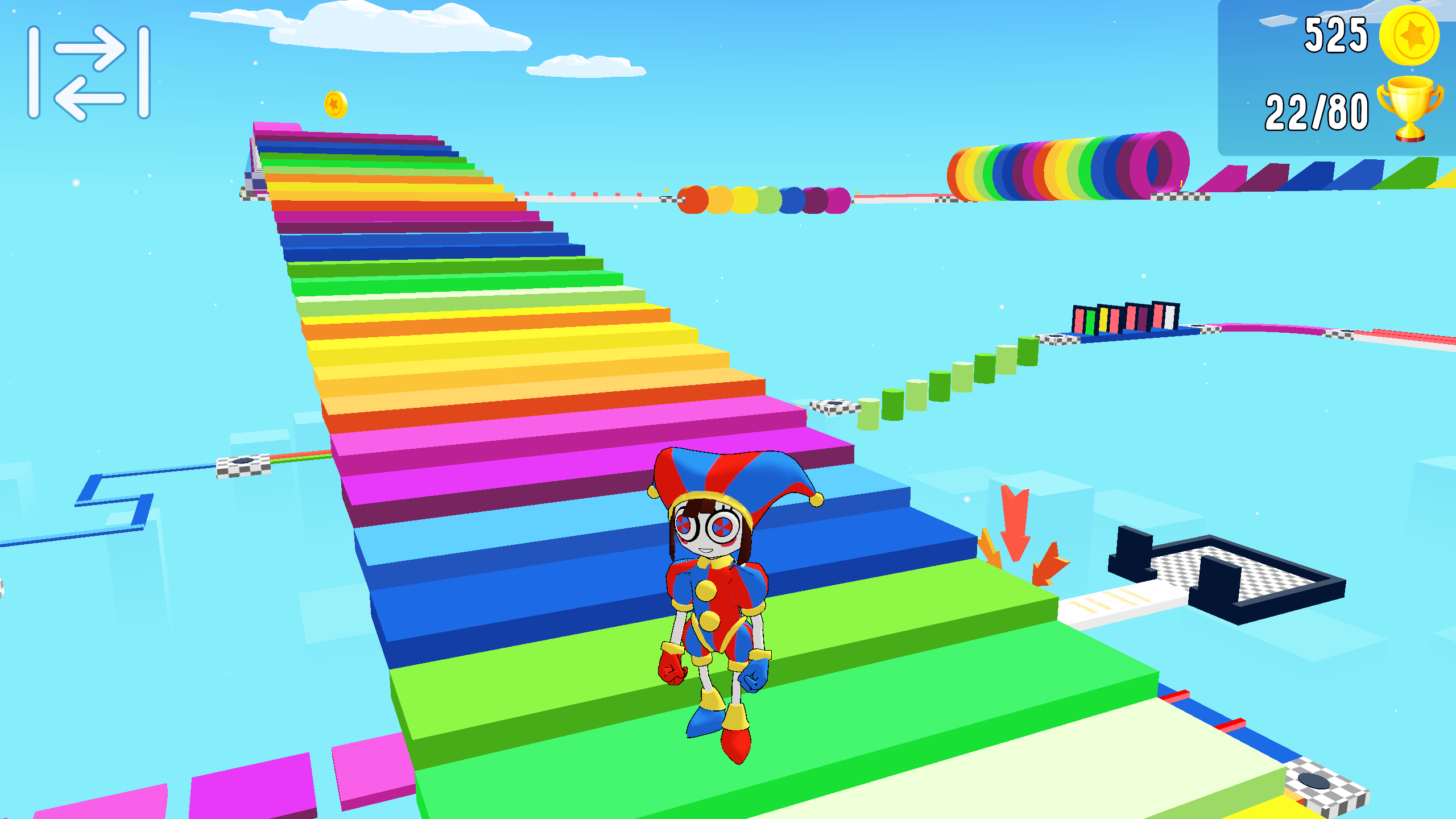Select the floating coin above the stairs
The width and height of the screenshot is (1456, 819).
(335, 104)
